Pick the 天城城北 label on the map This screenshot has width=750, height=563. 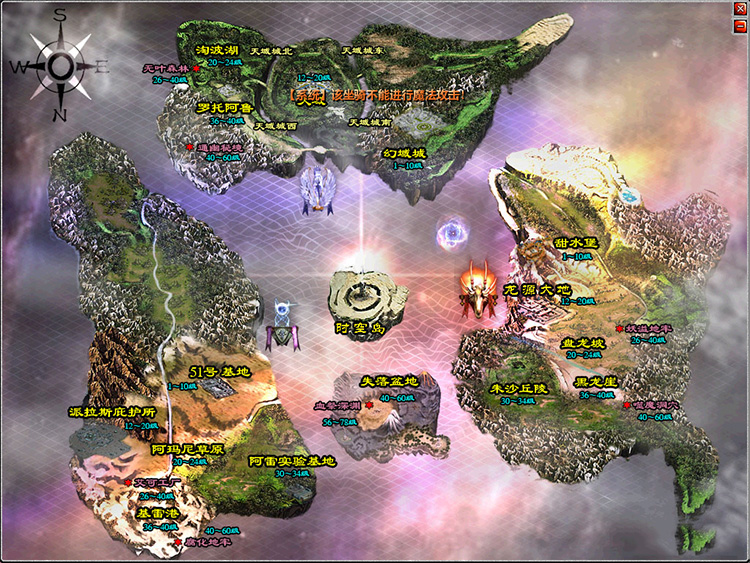271,49
